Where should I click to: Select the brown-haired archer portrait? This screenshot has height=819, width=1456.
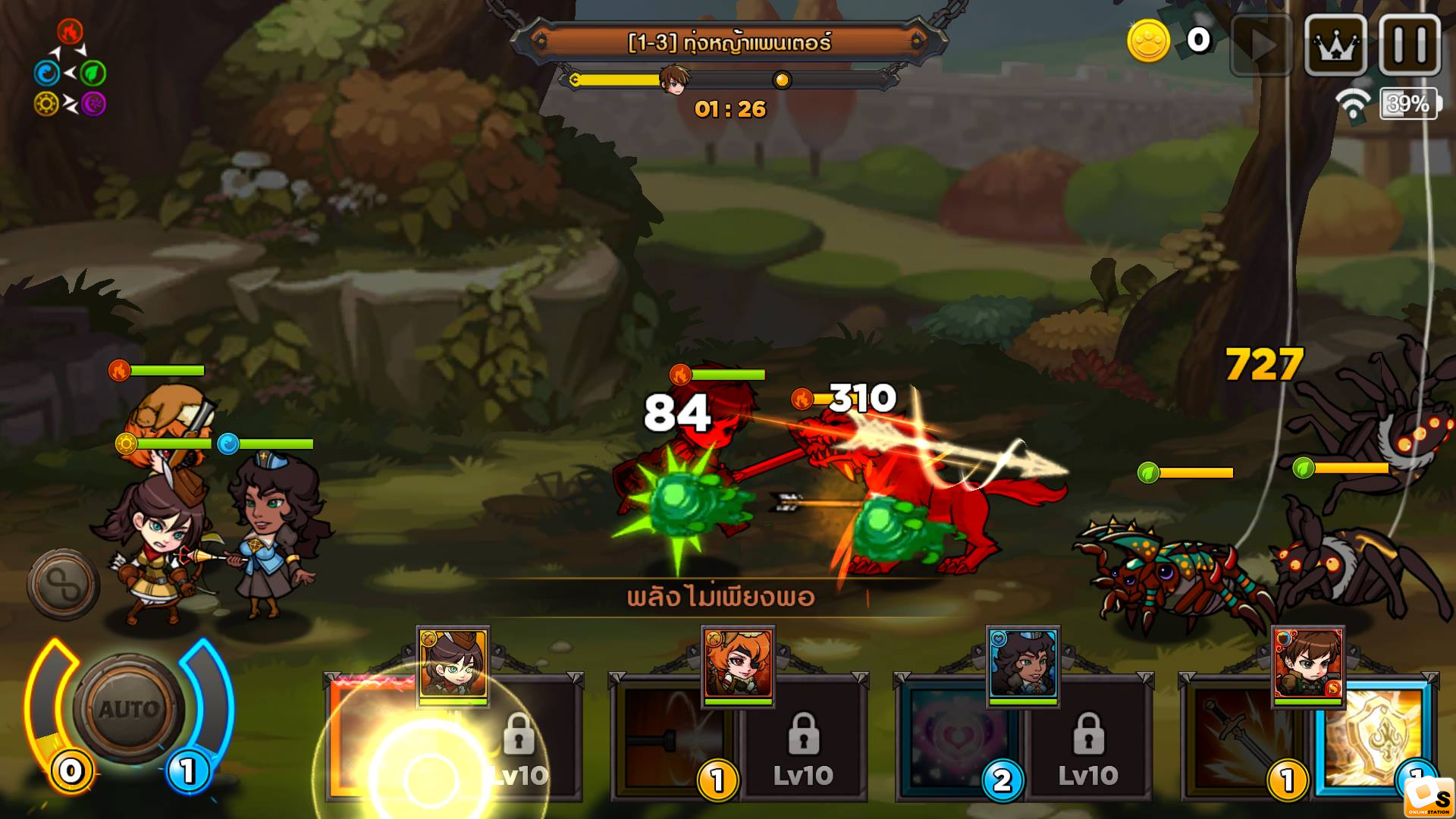pos(453,665)
